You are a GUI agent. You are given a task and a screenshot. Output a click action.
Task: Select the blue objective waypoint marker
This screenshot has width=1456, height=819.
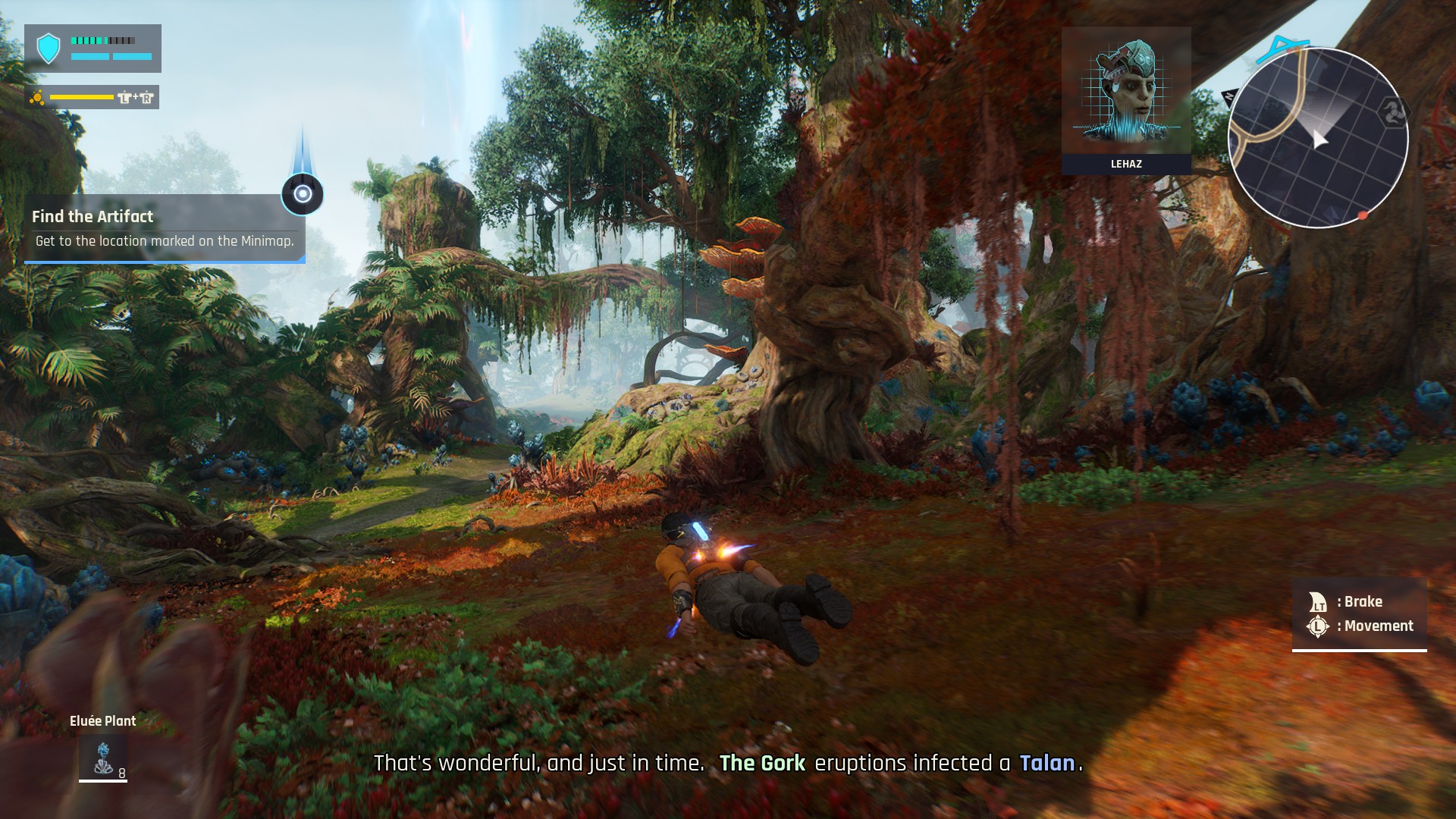tap(303, 194)
